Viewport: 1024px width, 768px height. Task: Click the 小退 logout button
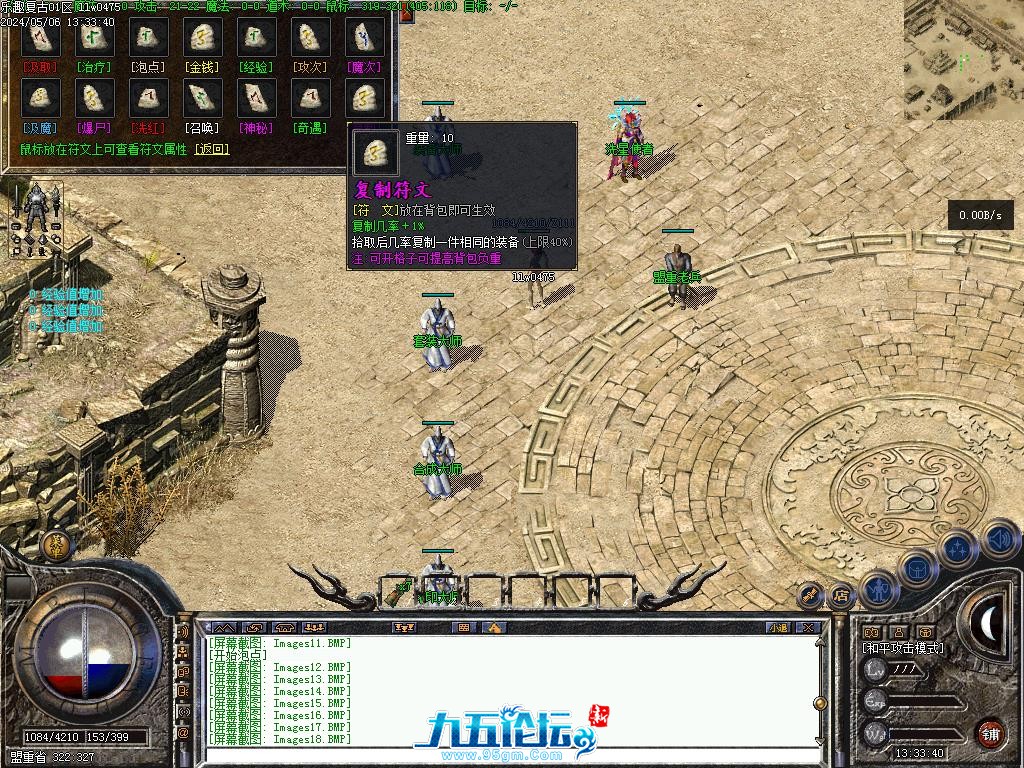[777, 628]
